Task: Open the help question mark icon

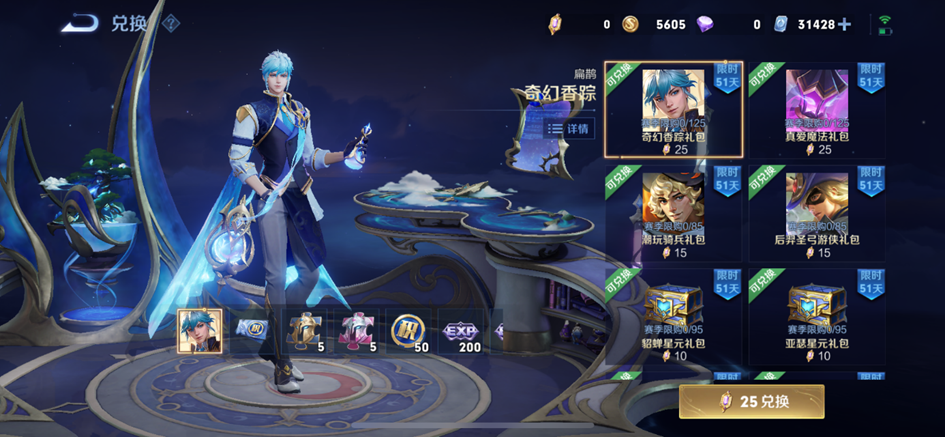Action: (171, 23)
